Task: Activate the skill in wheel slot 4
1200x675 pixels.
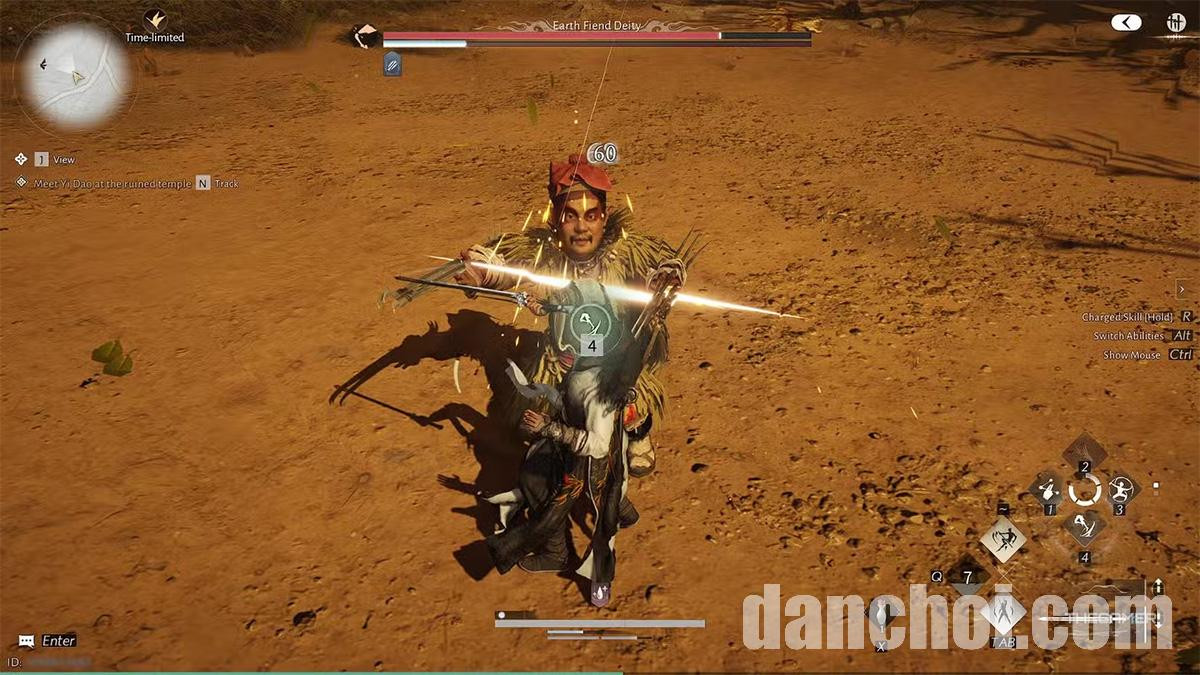Action: click(1084, 527)
